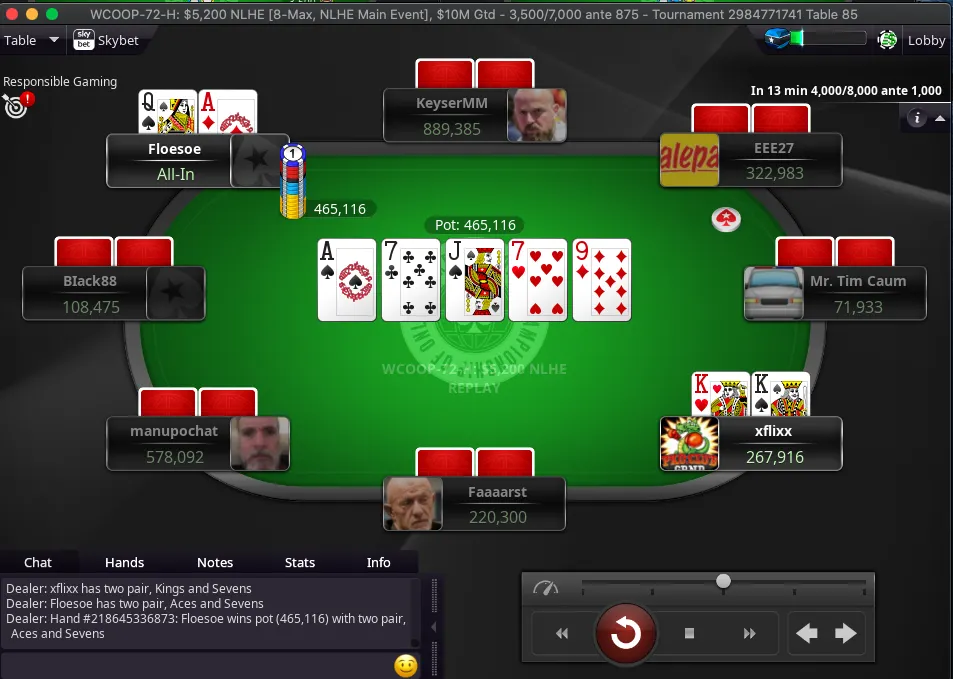
Task: Rewind the hand replay
Action: [x=562, y=633]
